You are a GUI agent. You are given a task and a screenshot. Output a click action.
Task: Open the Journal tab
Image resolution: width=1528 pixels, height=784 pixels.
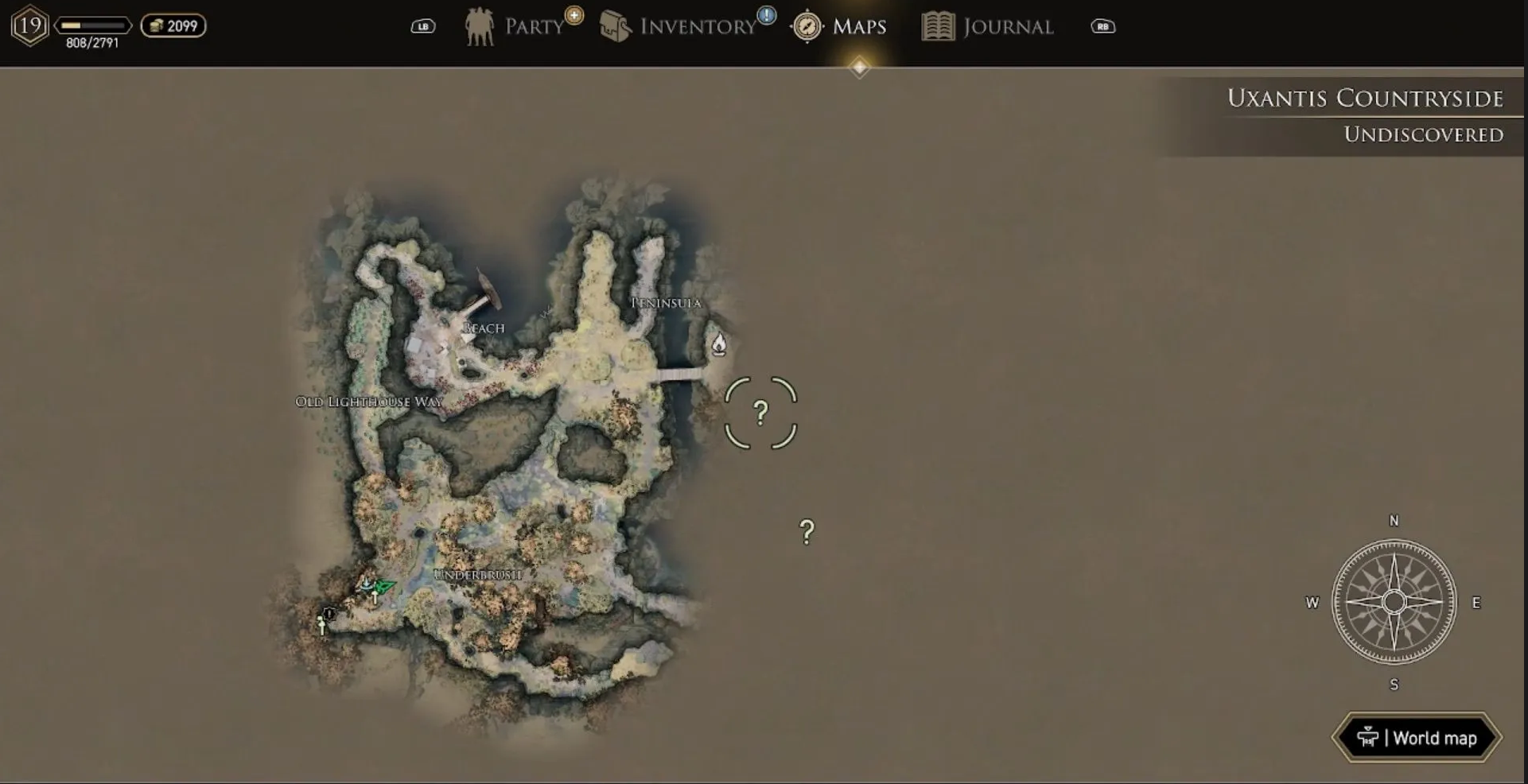988,26
